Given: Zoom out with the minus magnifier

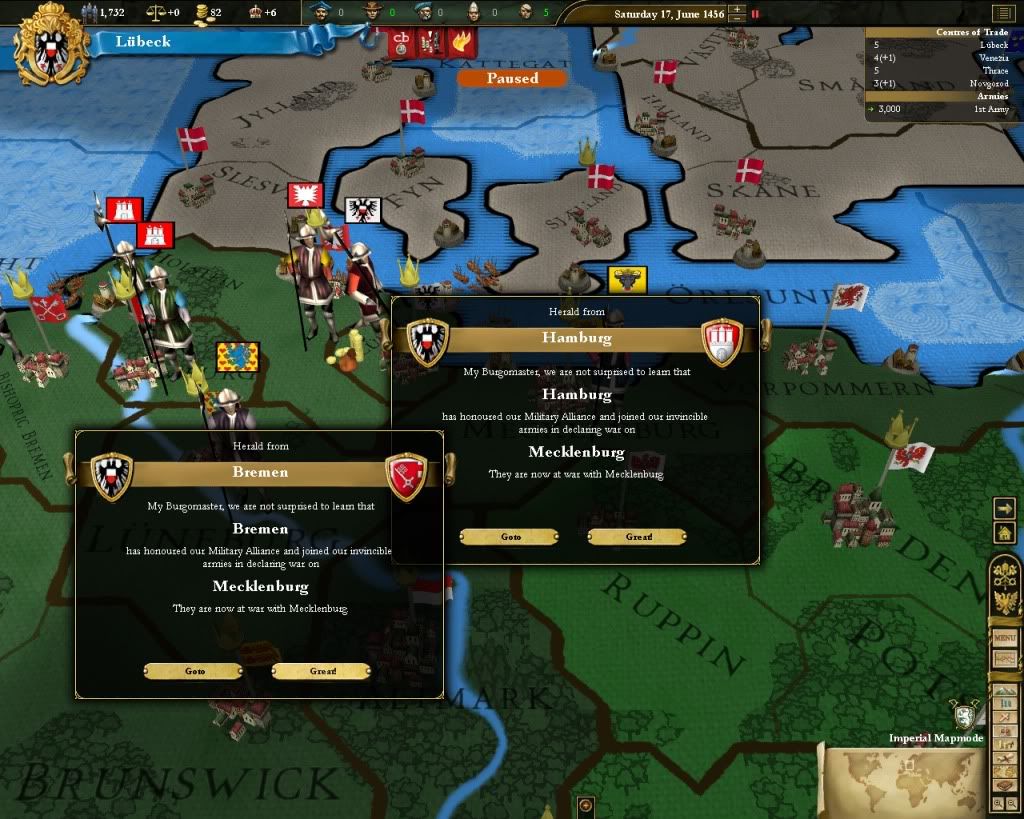Looking at the screenshot, I should click(x=1012, y=803).
